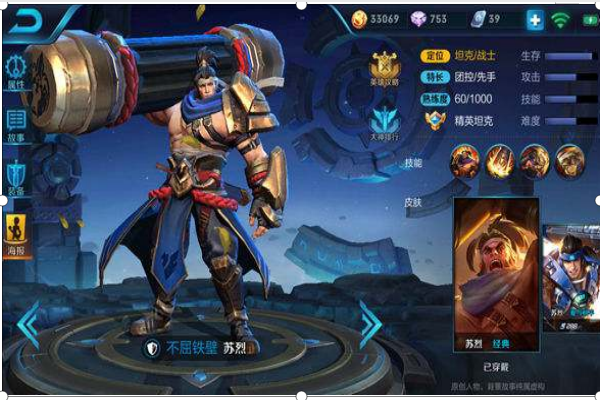Viewport: 600px width, 400px height.
Task: Open the 属性 attributes tab
Action: 16,72
